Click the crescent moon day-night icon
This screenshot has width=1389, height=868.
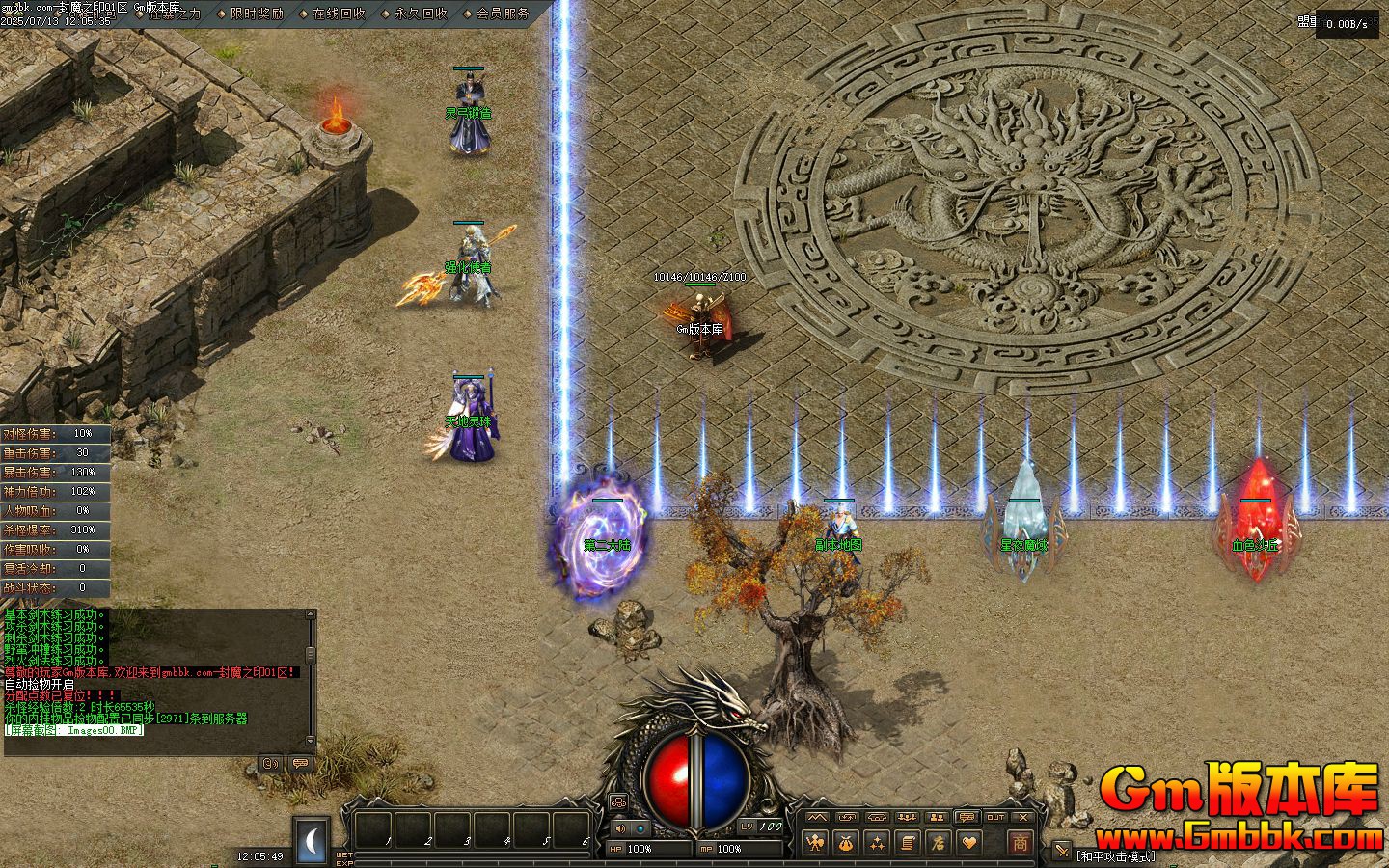point(312,842)
